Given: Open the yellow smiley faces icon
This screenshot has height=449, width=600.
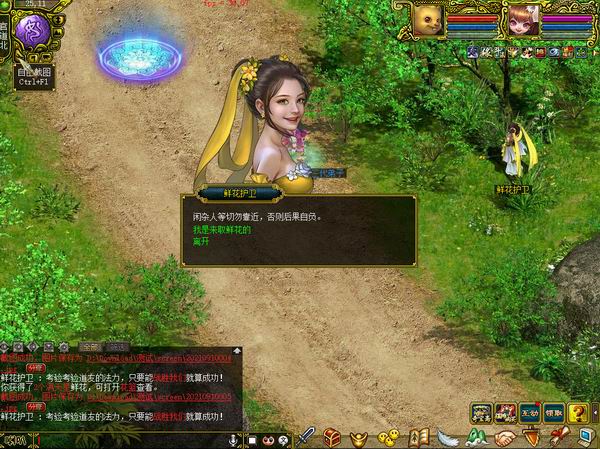Looking at the screenshot, I should click(x=388, y=437).
